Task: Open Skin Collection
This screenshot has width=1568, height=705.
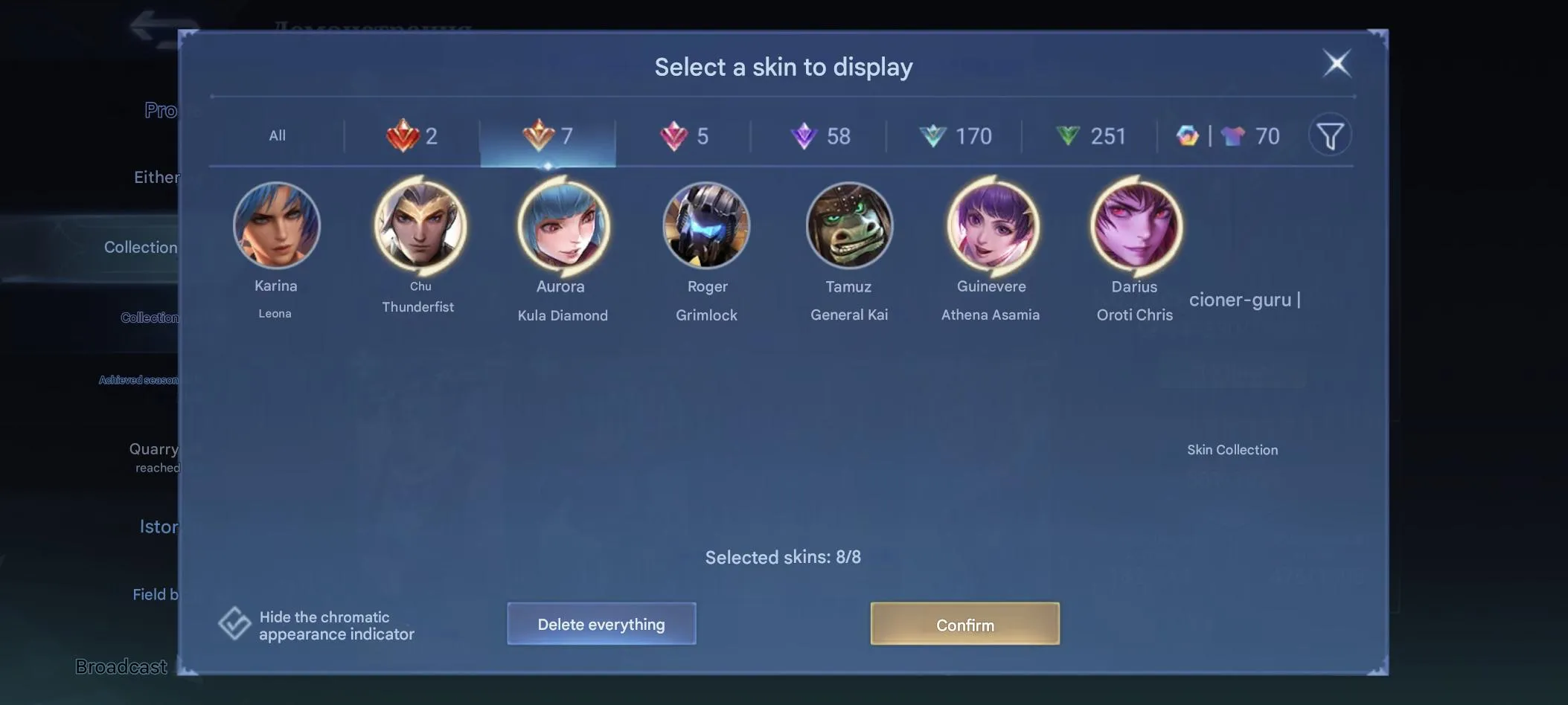Action: pyautogui.click(x=1232, y=449)
